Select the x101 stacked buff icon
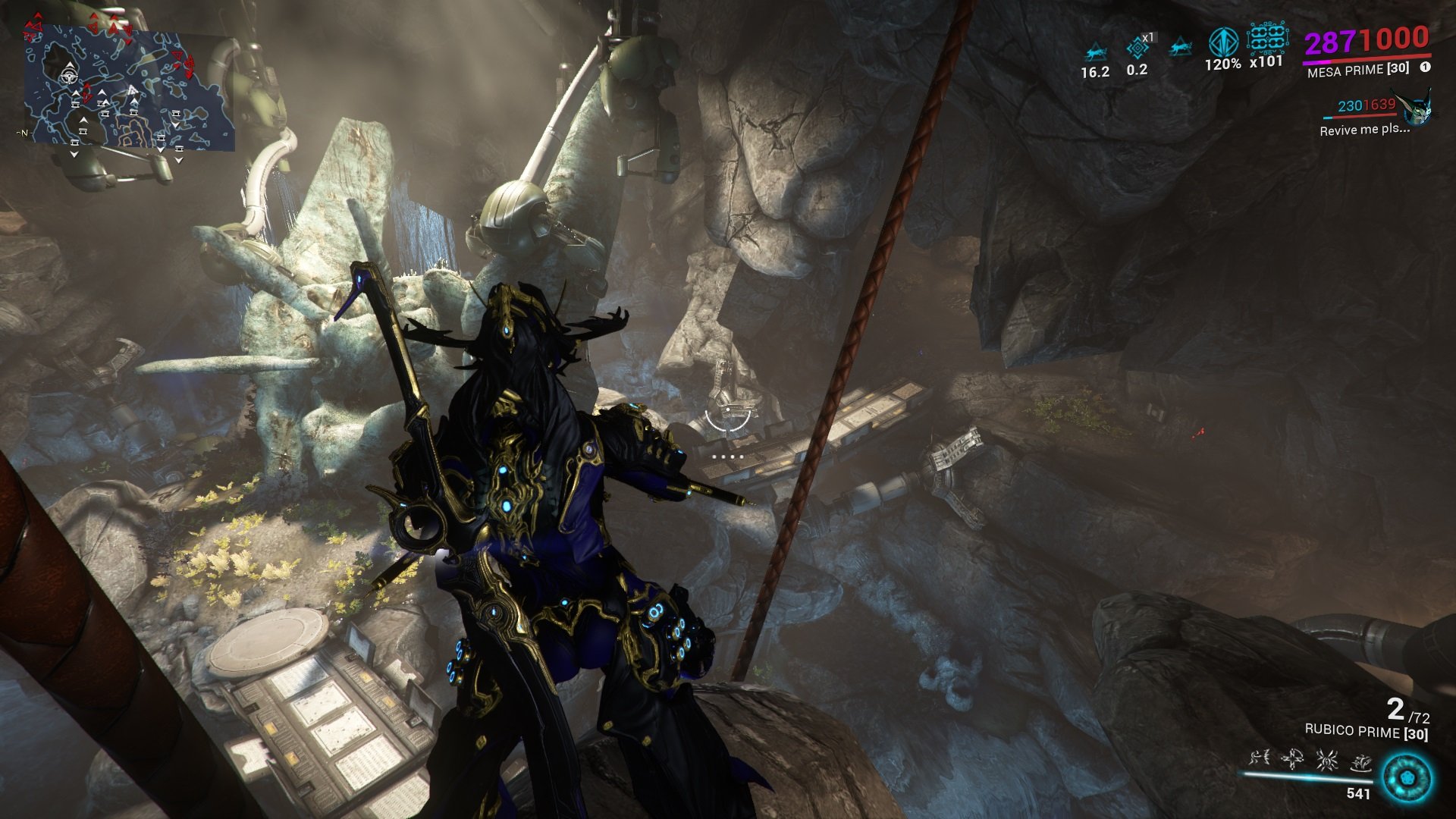This screenshot has height=819, width=1456. click(x=1266, y=37)
